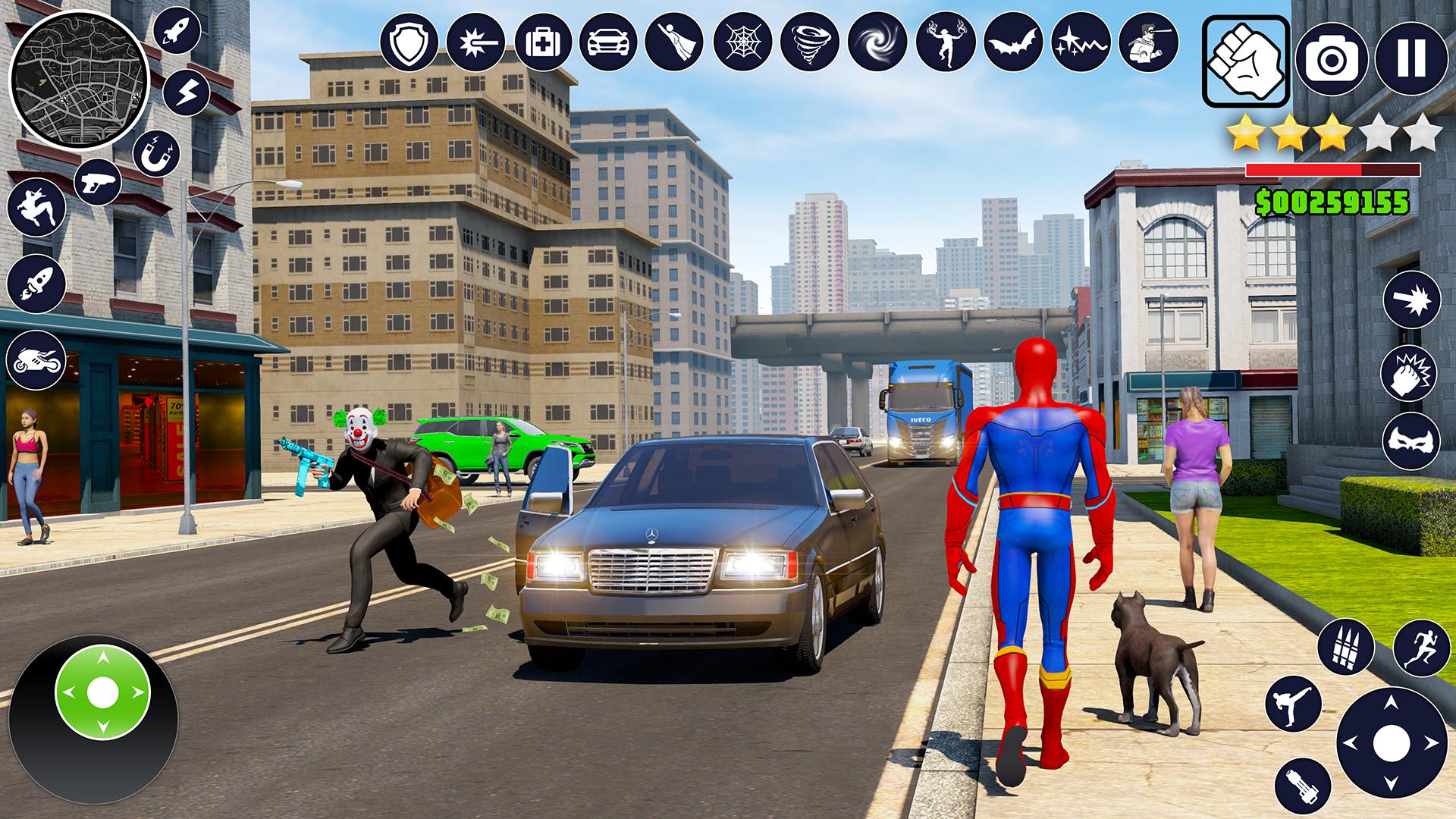Tap the camera screenshot button

(x=1332, y=59)
